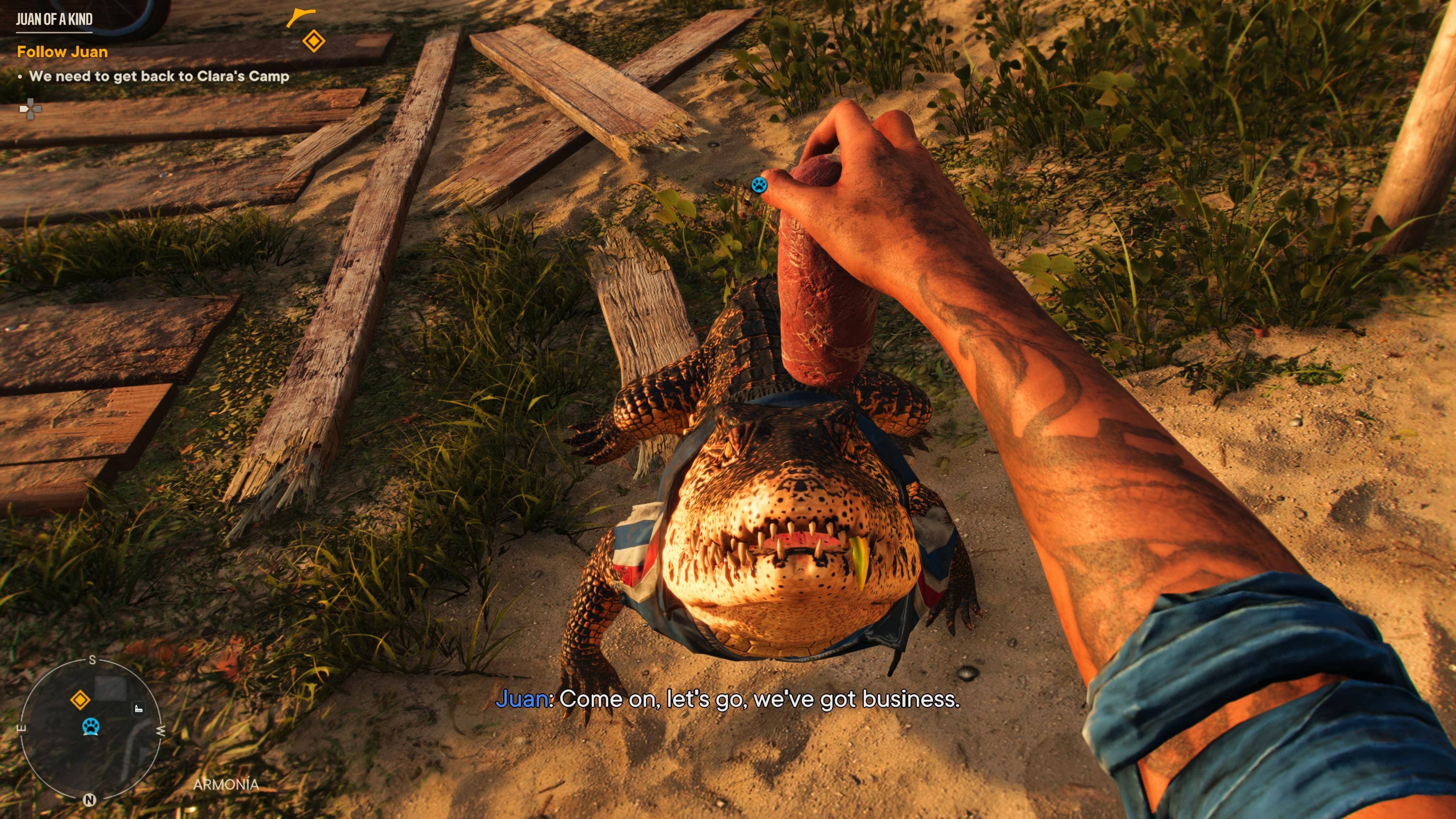Select the Follow Juan objective
Image resolution: width=1456 pixels, height=819 pixels.
(62, 52)
